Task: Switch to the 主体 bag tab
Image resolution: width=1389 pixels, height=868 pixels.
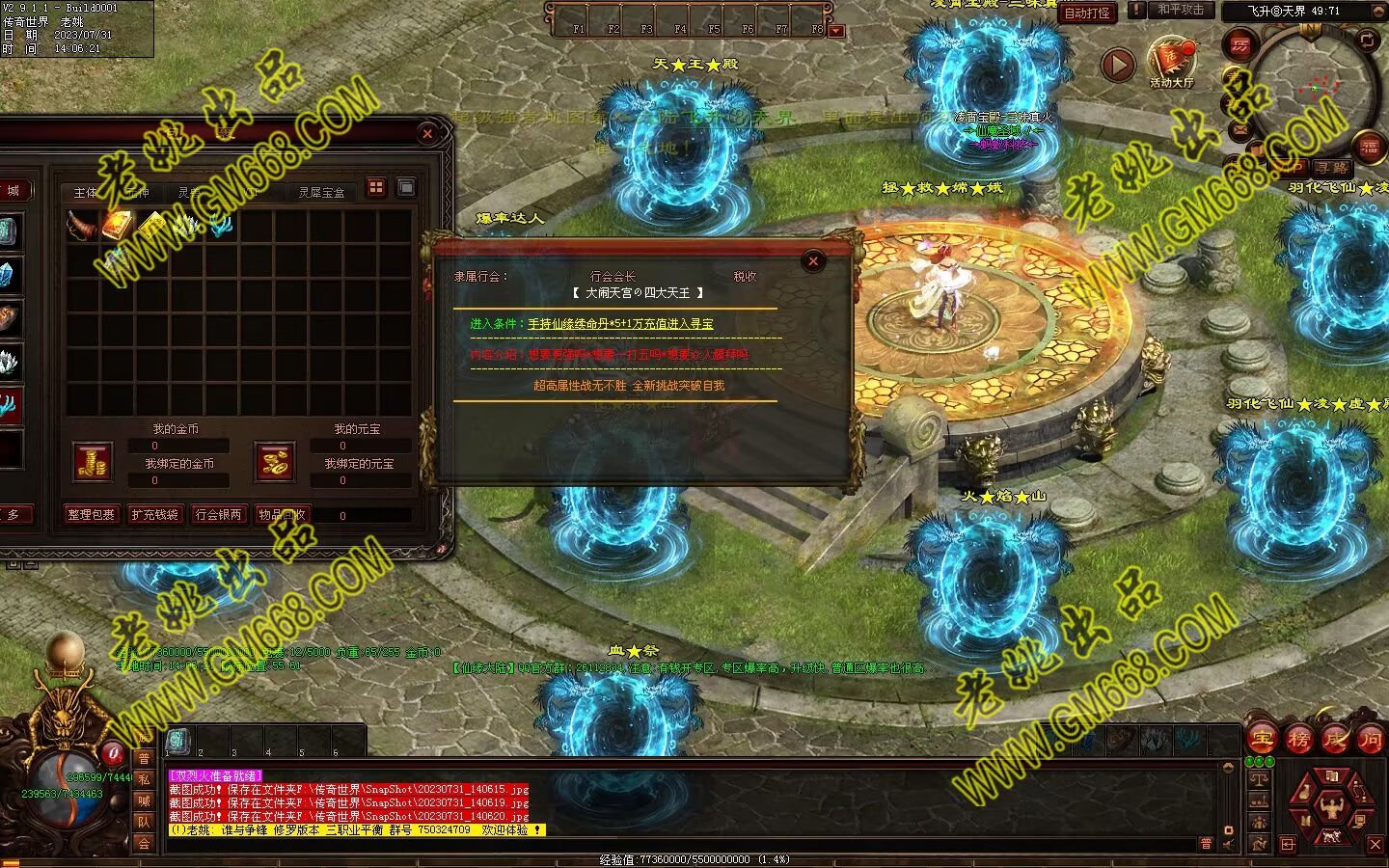Action: (x=86, y=192)
